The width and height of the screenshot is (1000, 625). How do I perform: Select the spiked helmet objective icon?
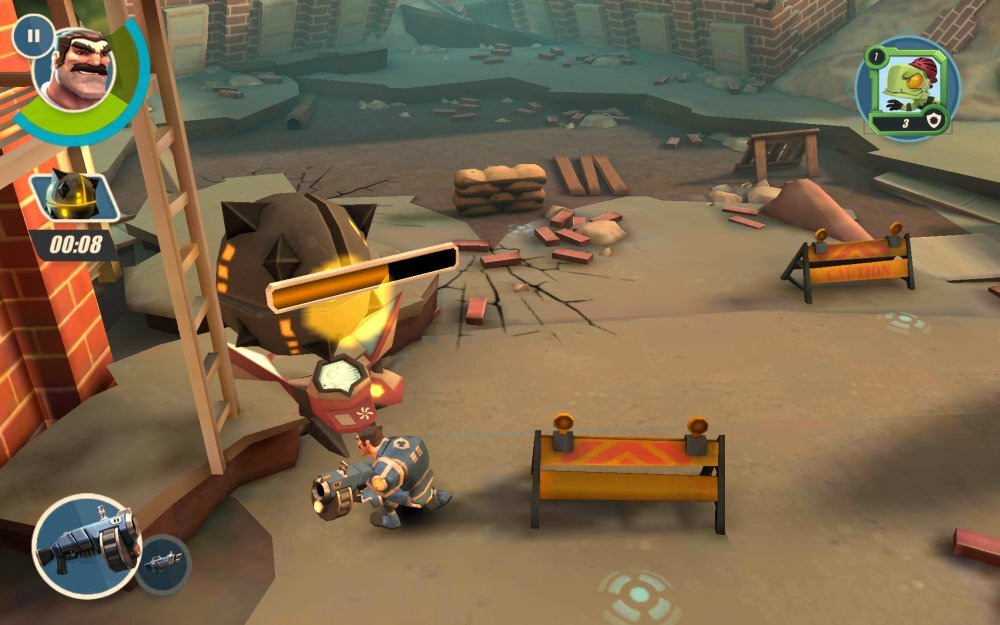(73, 197)
